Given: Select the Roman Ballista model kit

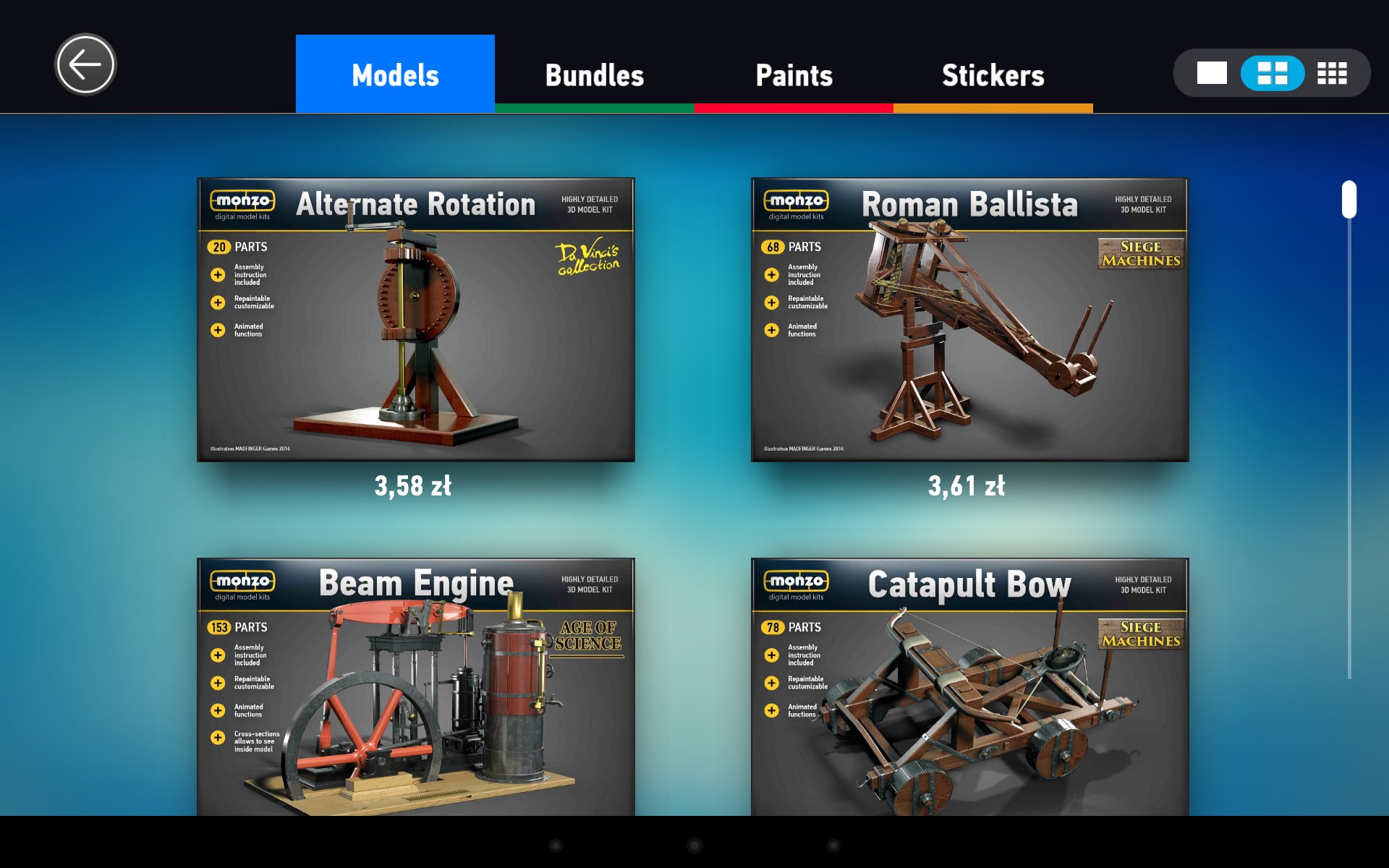Looking at the screenshot, I should point(969,320).
